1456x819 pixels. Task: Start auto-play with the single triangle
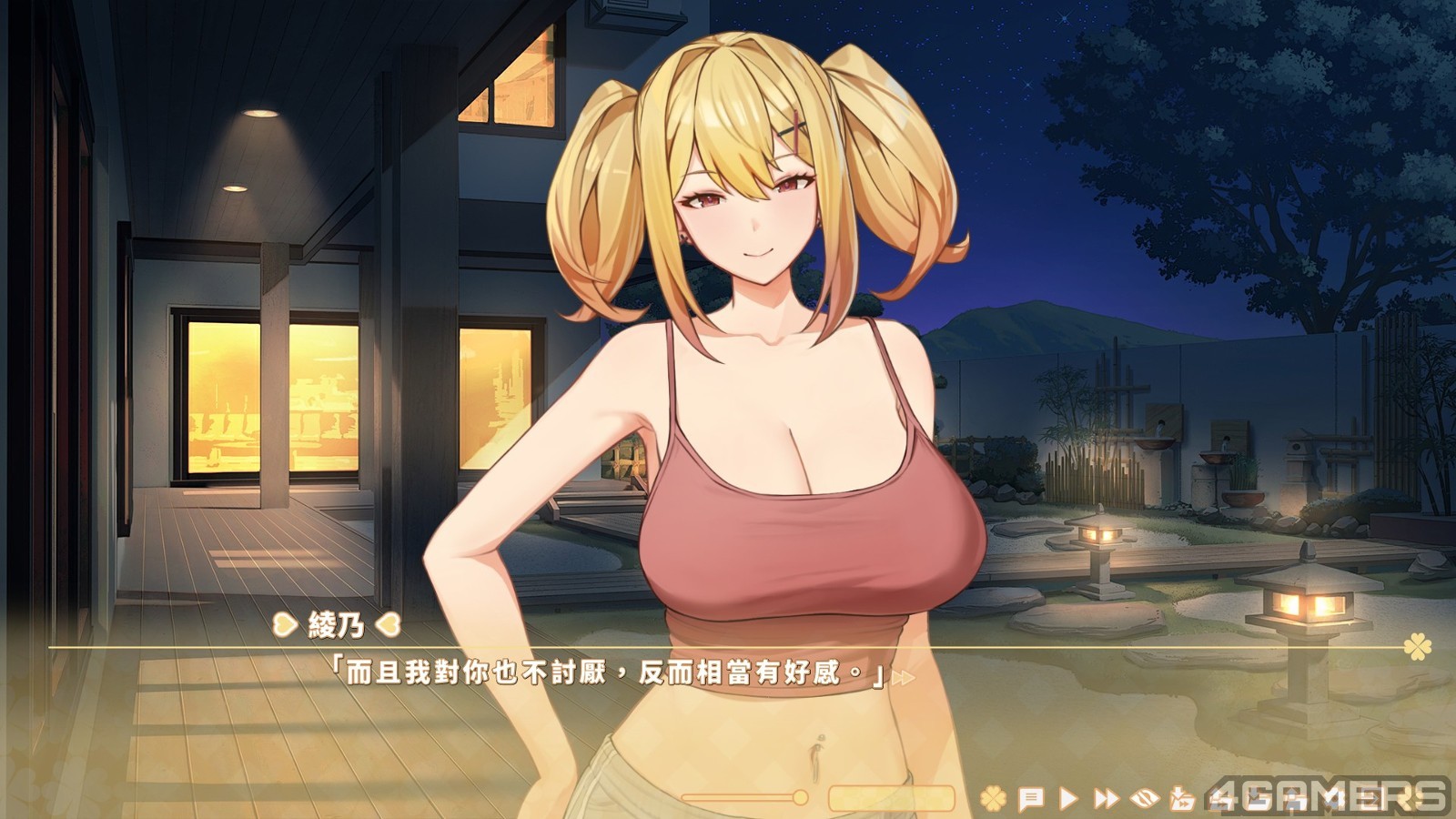[1068, 799]
